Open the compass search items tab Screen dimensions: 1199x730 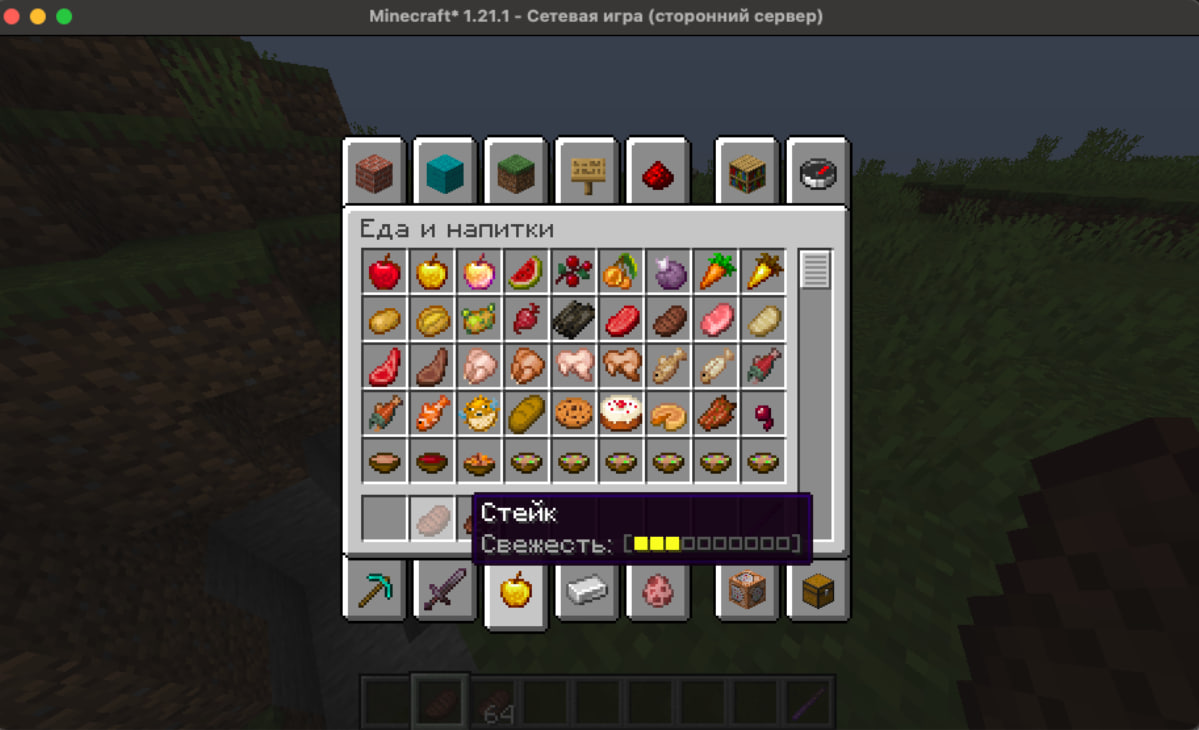point(817,174)
